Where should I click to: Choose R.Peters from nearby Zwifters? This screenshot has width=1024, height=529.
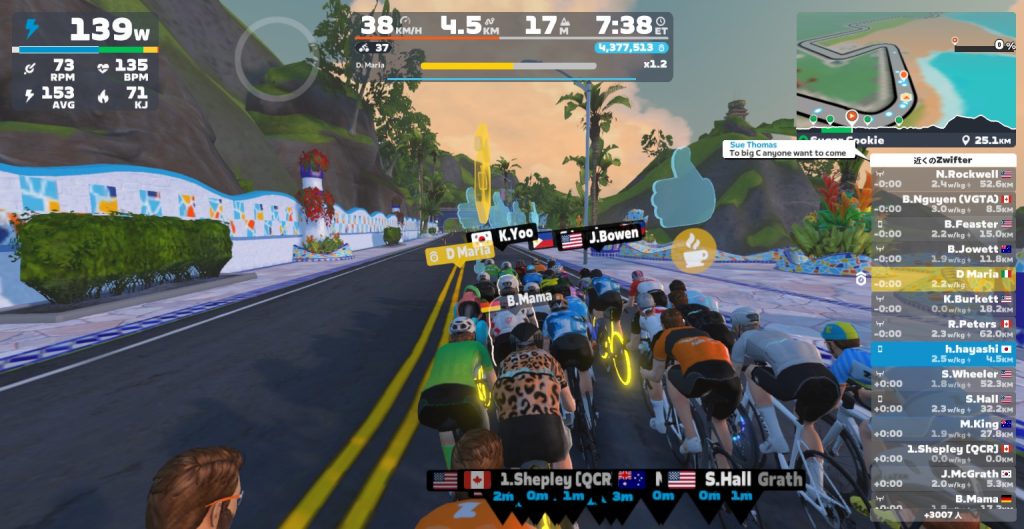pyautogui.click(x=943, y=329)
